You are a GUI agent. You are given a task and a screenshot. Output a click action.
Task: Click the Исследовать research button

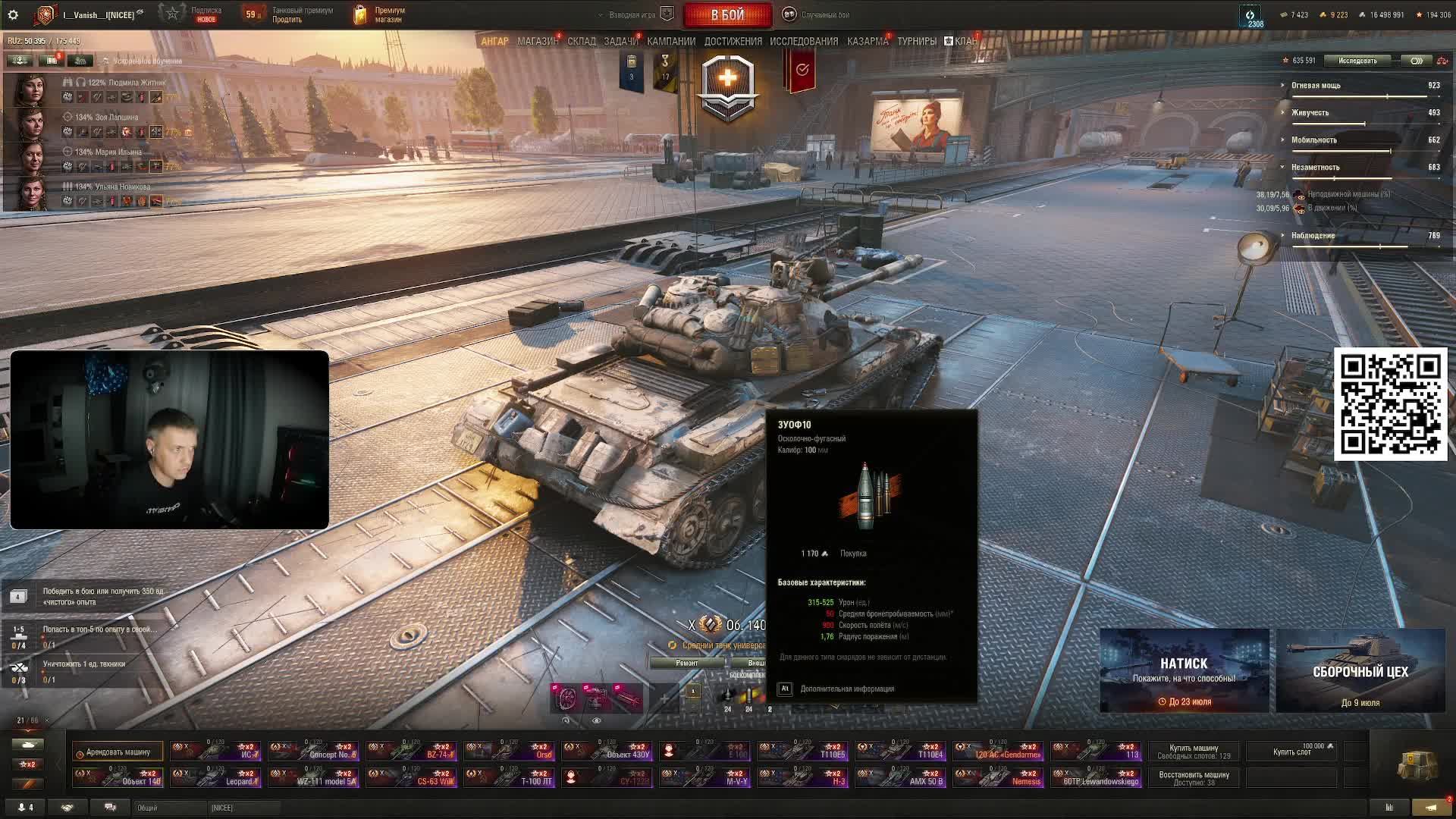pyautogui.click(x=1357, y=61)
